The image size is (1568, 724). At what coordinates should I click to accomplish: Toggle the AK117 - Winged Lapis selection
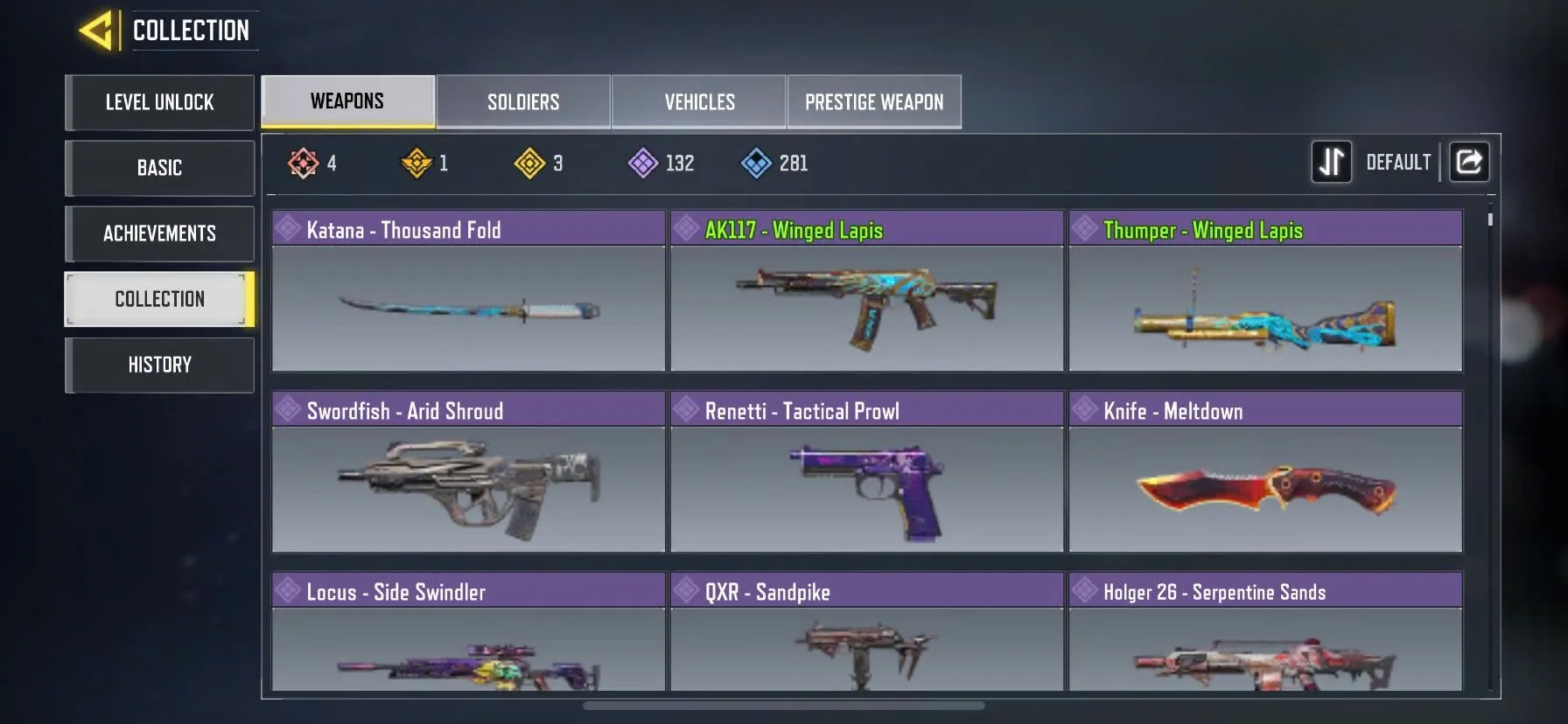867,308
